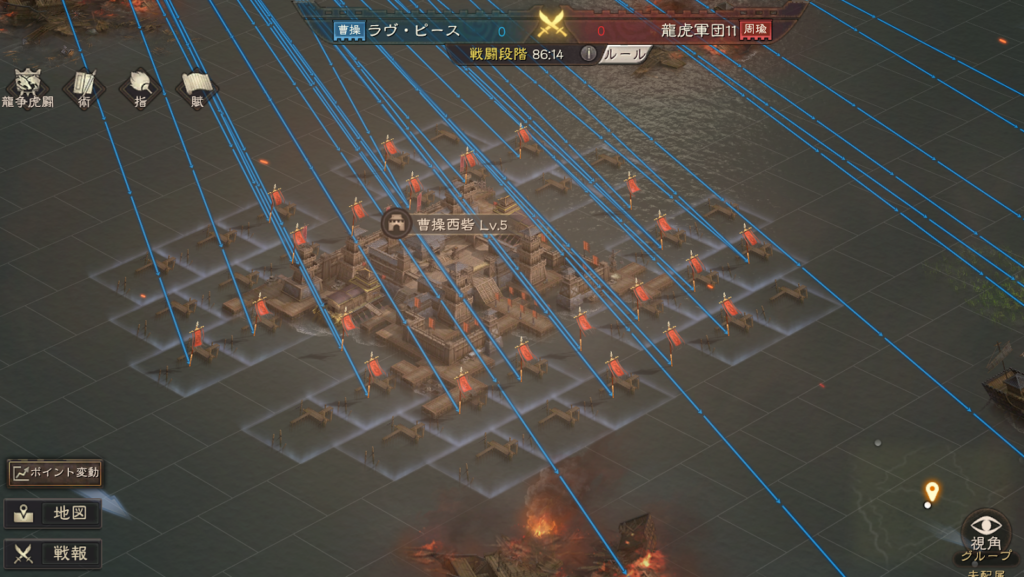Open the ルール rules button
Screen dimensions: 1024x577
point(627,54)
